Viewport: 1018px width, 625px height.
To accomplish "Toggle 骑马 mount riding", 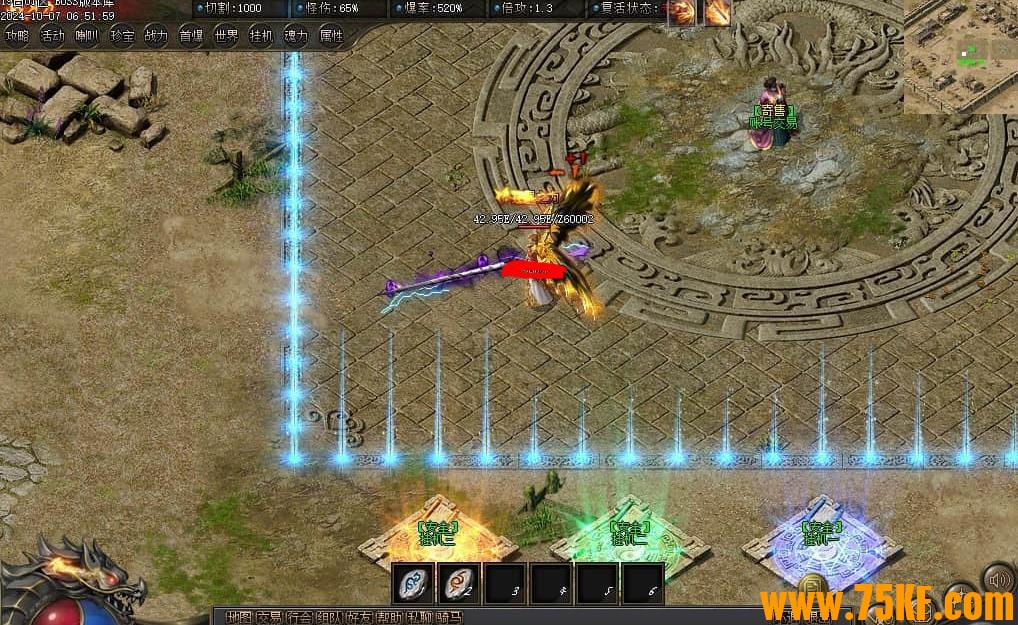I will pos(448,617).
